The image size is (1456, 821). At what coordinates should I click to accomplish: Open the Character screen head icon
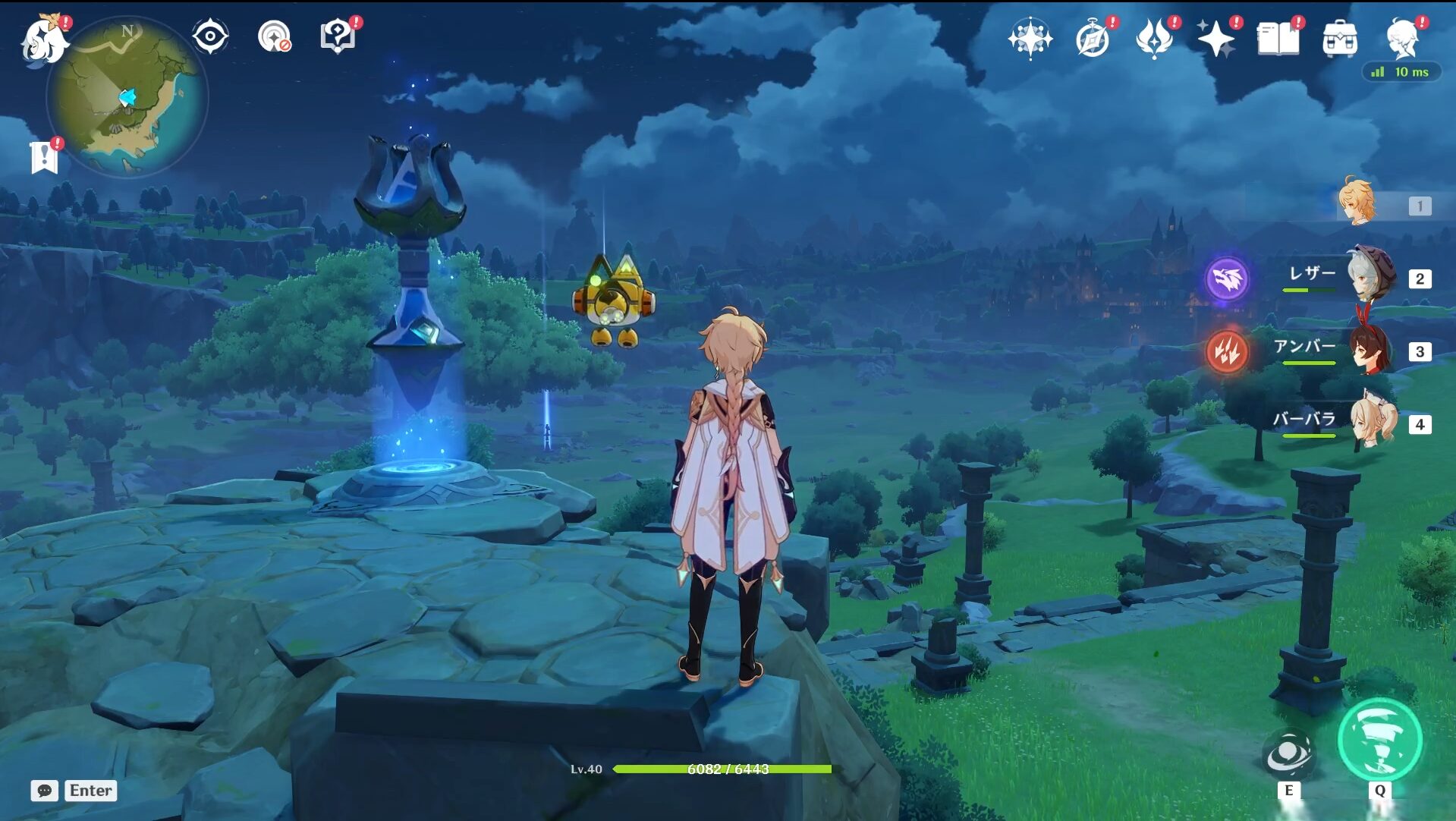click(1402, 38)
